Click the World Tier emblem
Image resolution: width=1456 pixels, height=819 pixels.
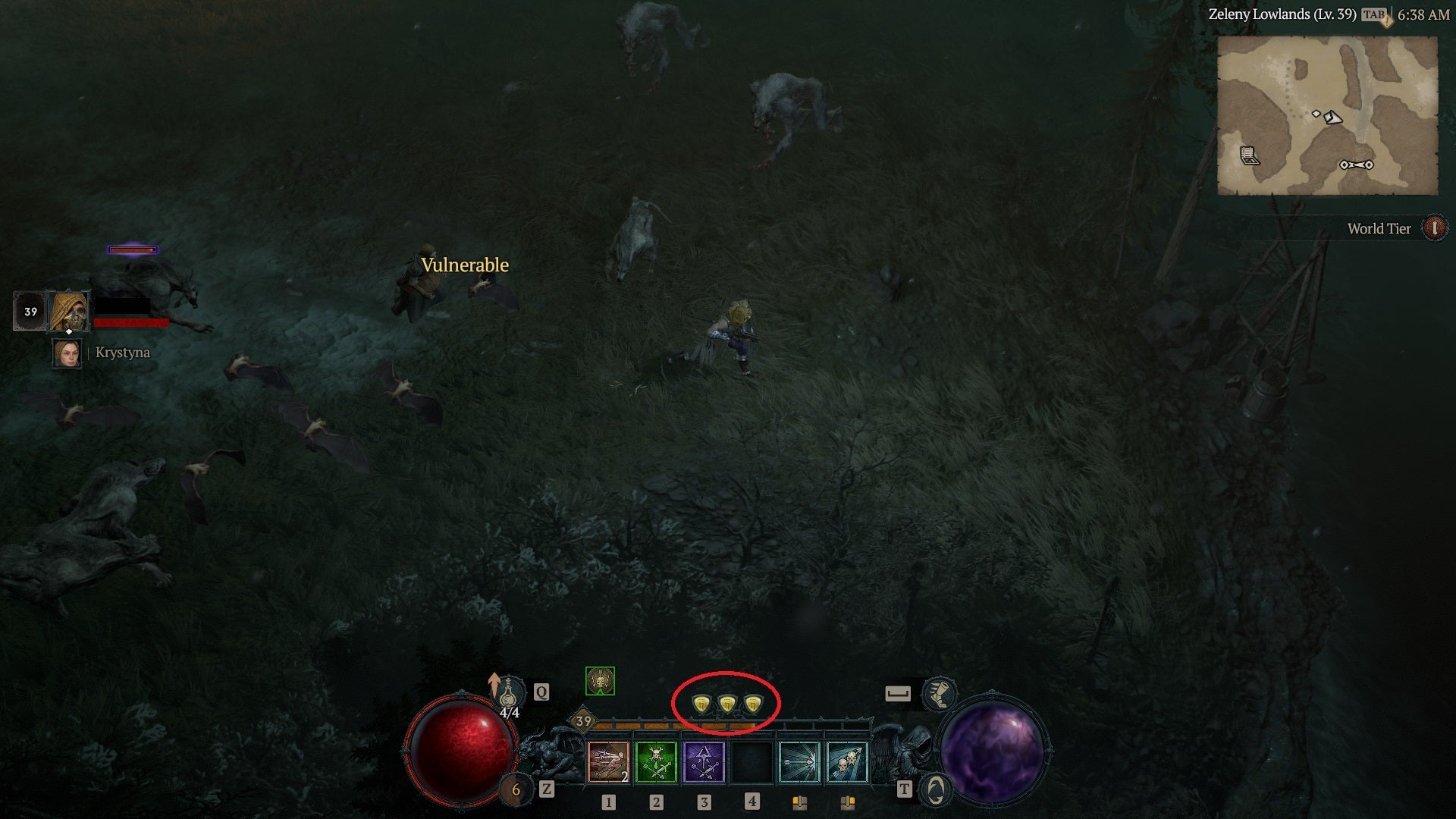coord(1435,228)
